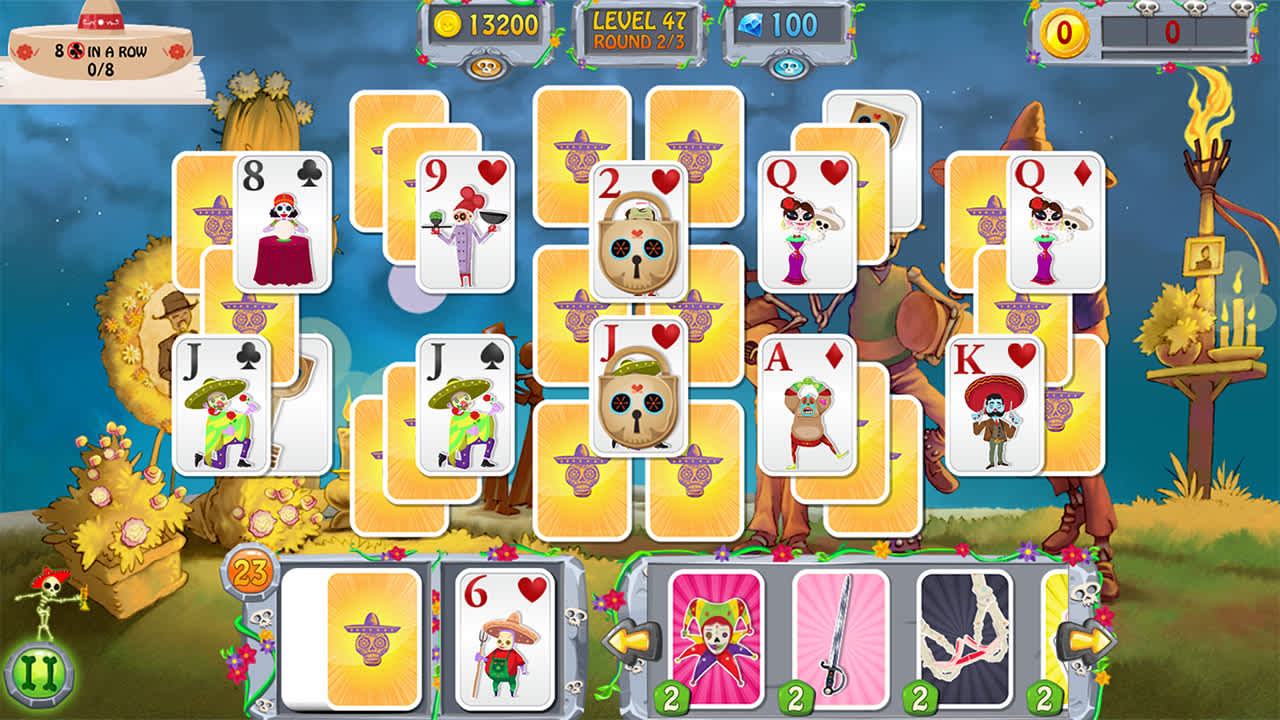
Task: Click the gold coin balance icon
Action: coord(448,25)
